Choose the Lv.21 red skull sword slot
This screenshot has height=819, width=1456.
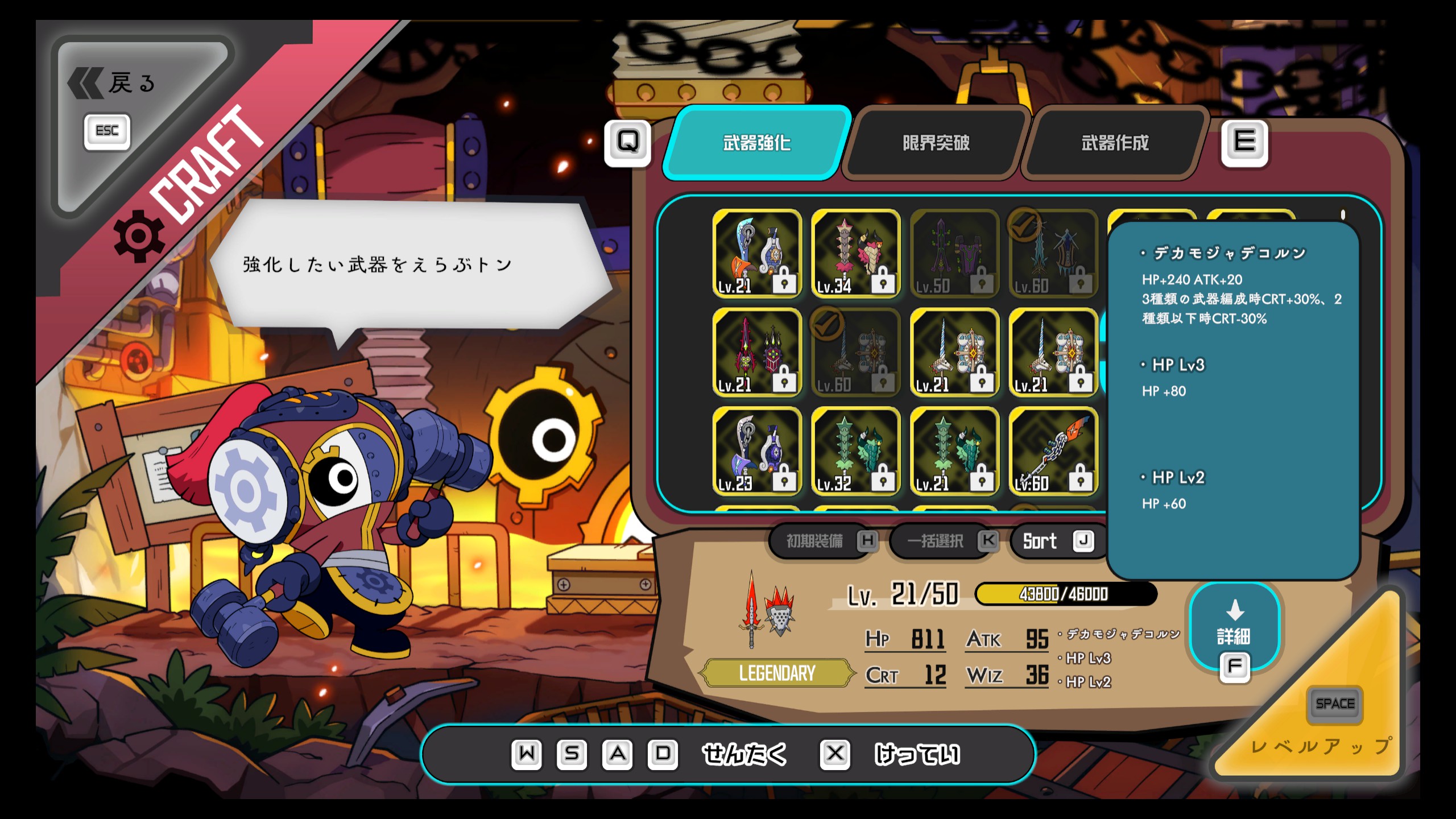tap(757, 352)
